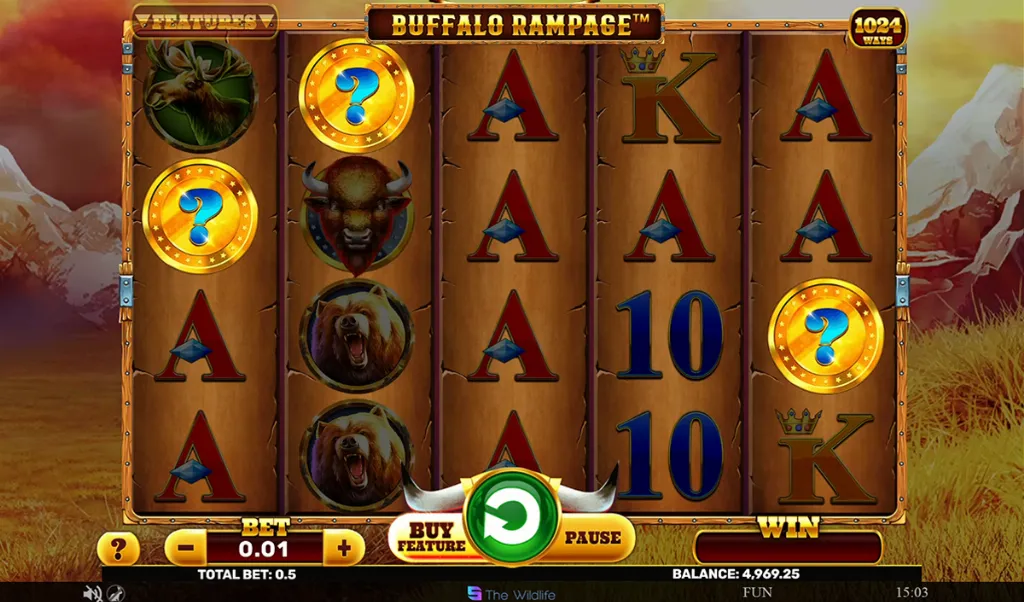This screenshot has height=602, width=1024.
Task: Click the Pause button
Action: pos(593,538)
